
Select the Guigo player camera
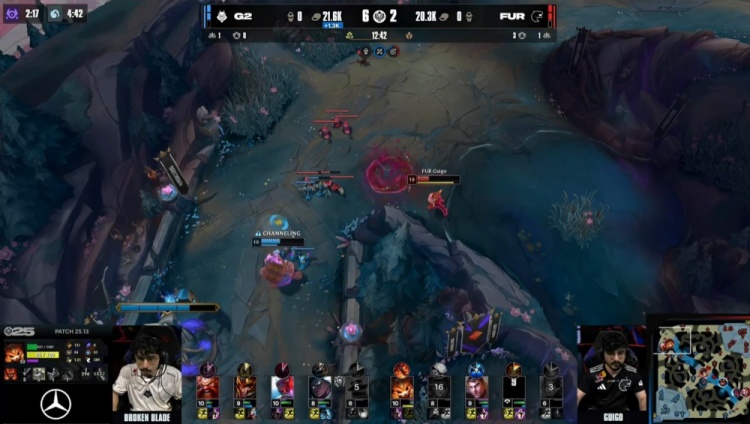(x=611, y=368)
